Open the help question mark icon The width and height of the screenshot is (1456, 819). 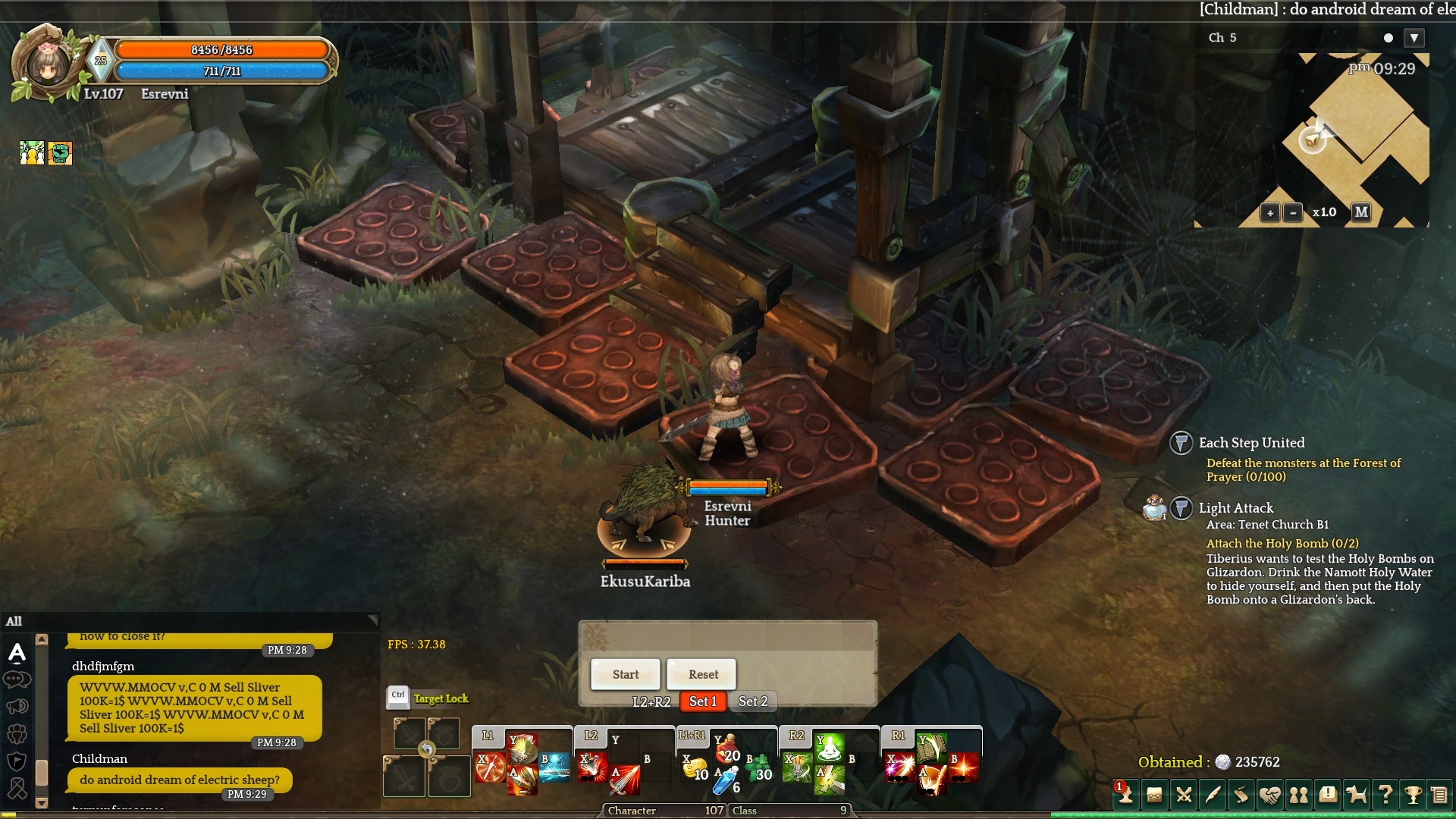(1385, 795)
